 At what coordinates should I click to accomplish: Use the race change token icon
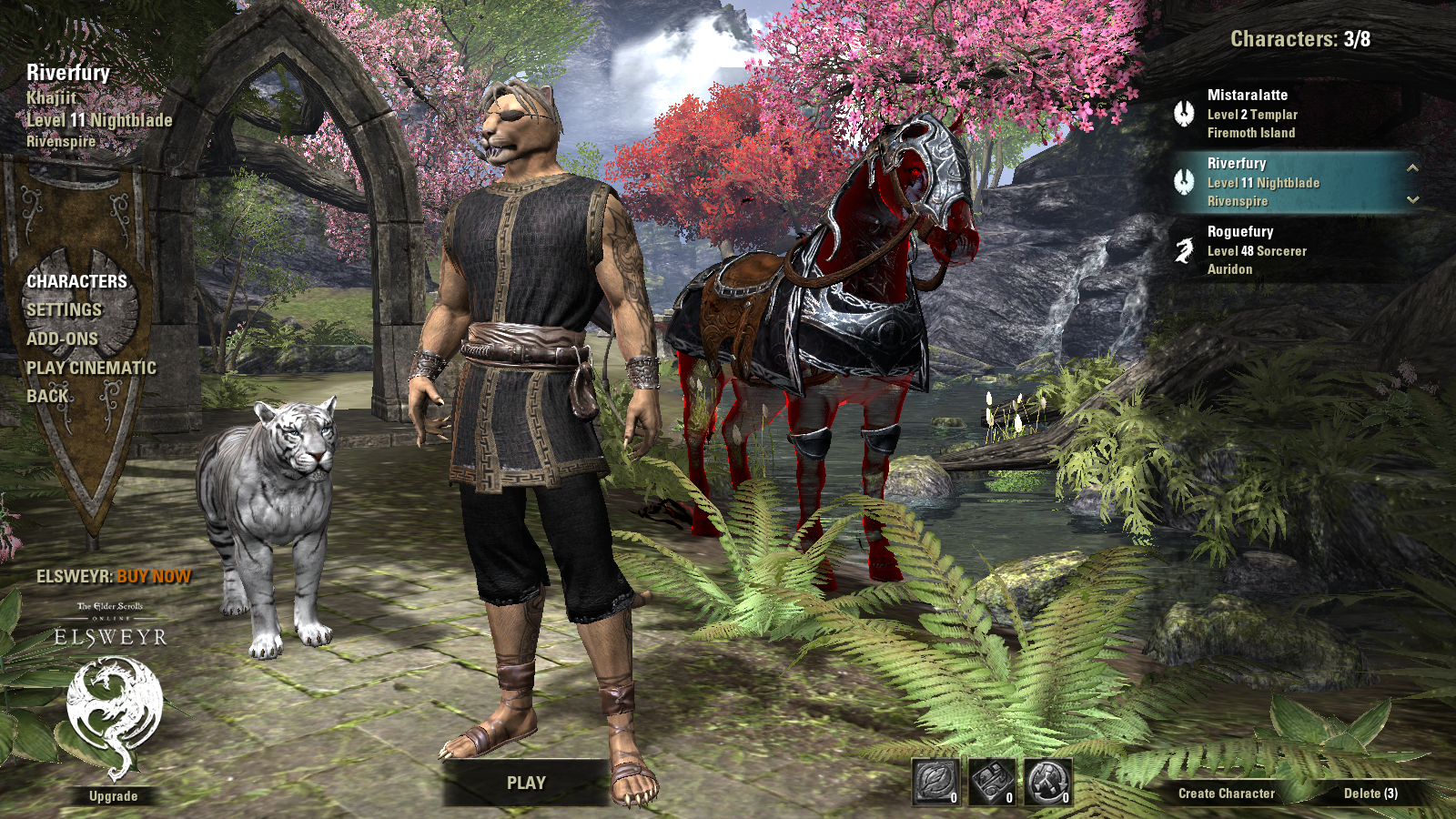tap(1048, 783)
